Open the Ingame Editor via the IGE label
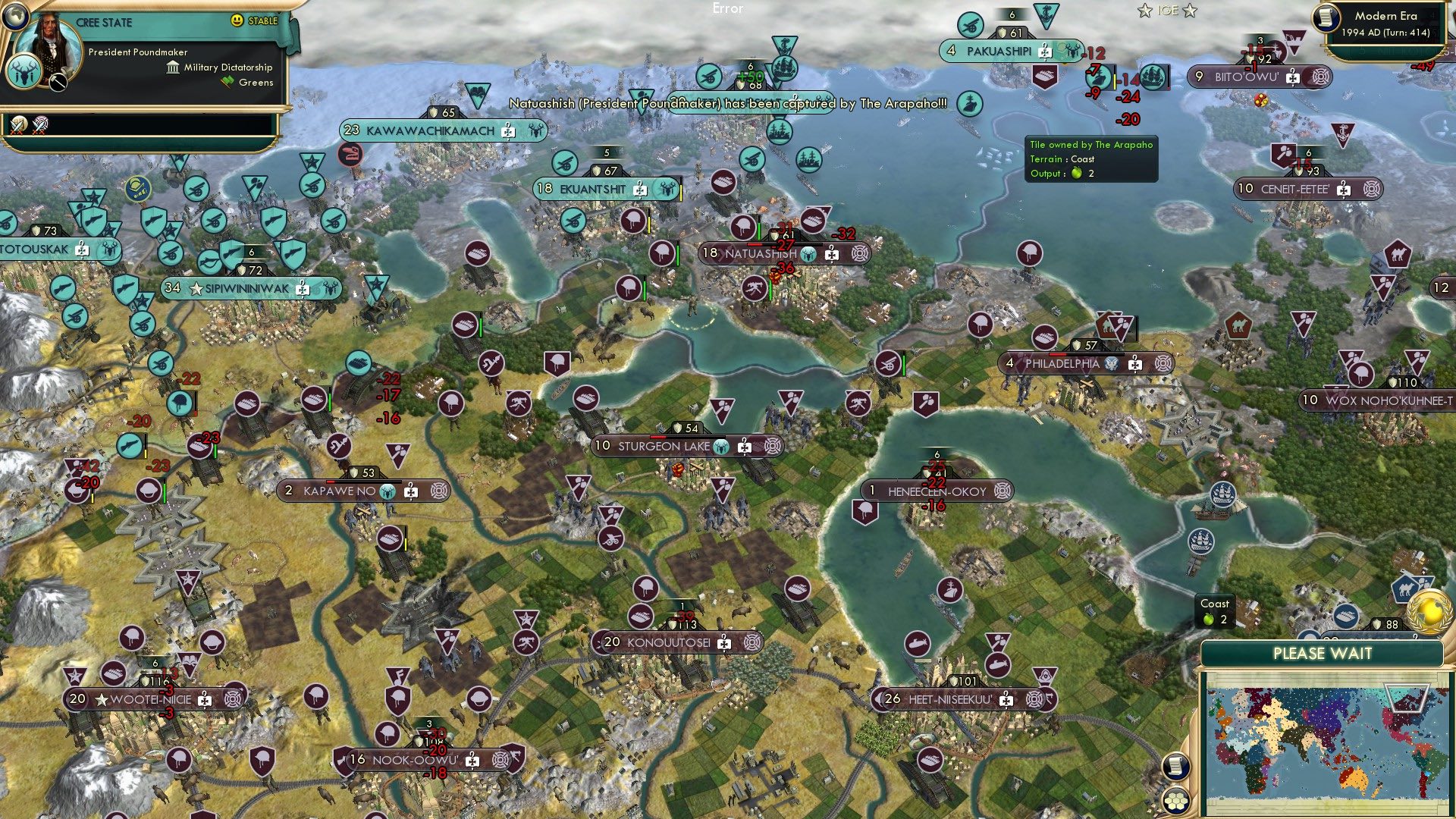This screenshot has width=1456, height=819. coord(1166,10)
